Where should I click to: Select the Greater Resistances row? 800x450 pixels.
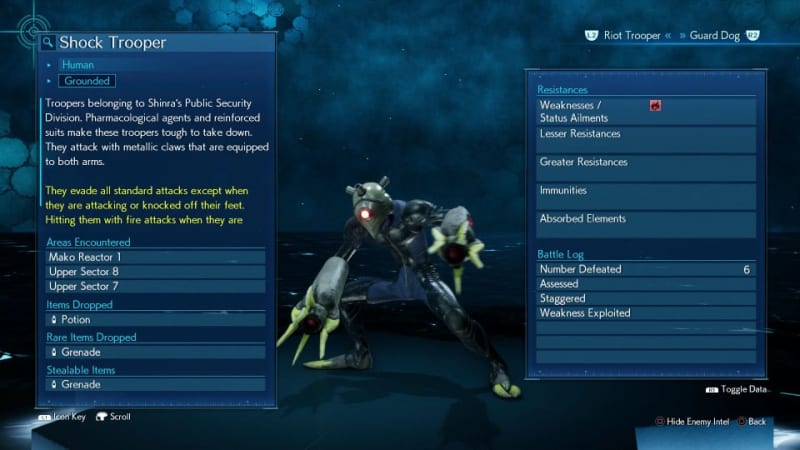[x=645, y=167]
